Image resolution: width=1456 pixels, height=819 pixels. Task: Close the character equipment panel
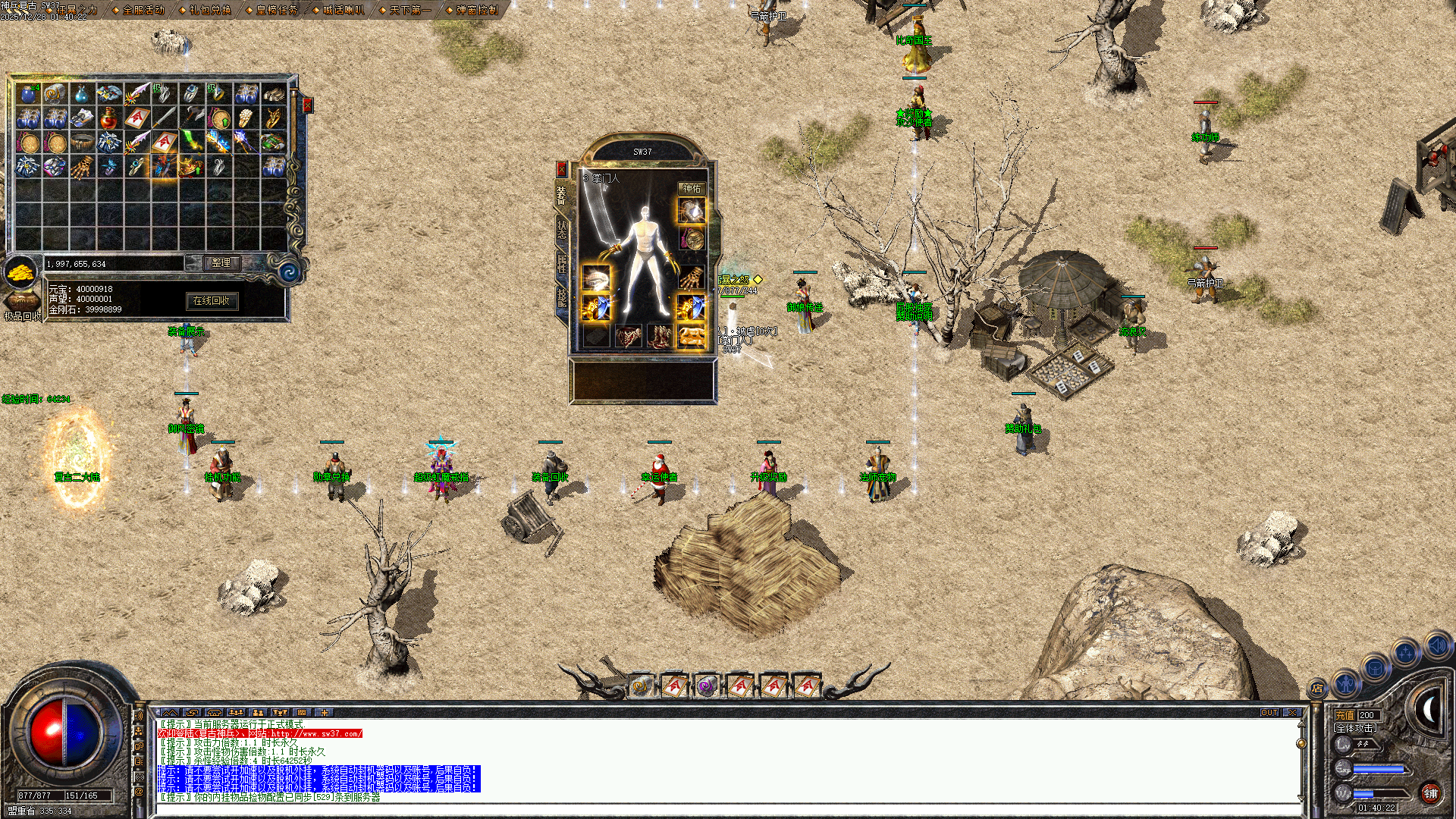561,168
